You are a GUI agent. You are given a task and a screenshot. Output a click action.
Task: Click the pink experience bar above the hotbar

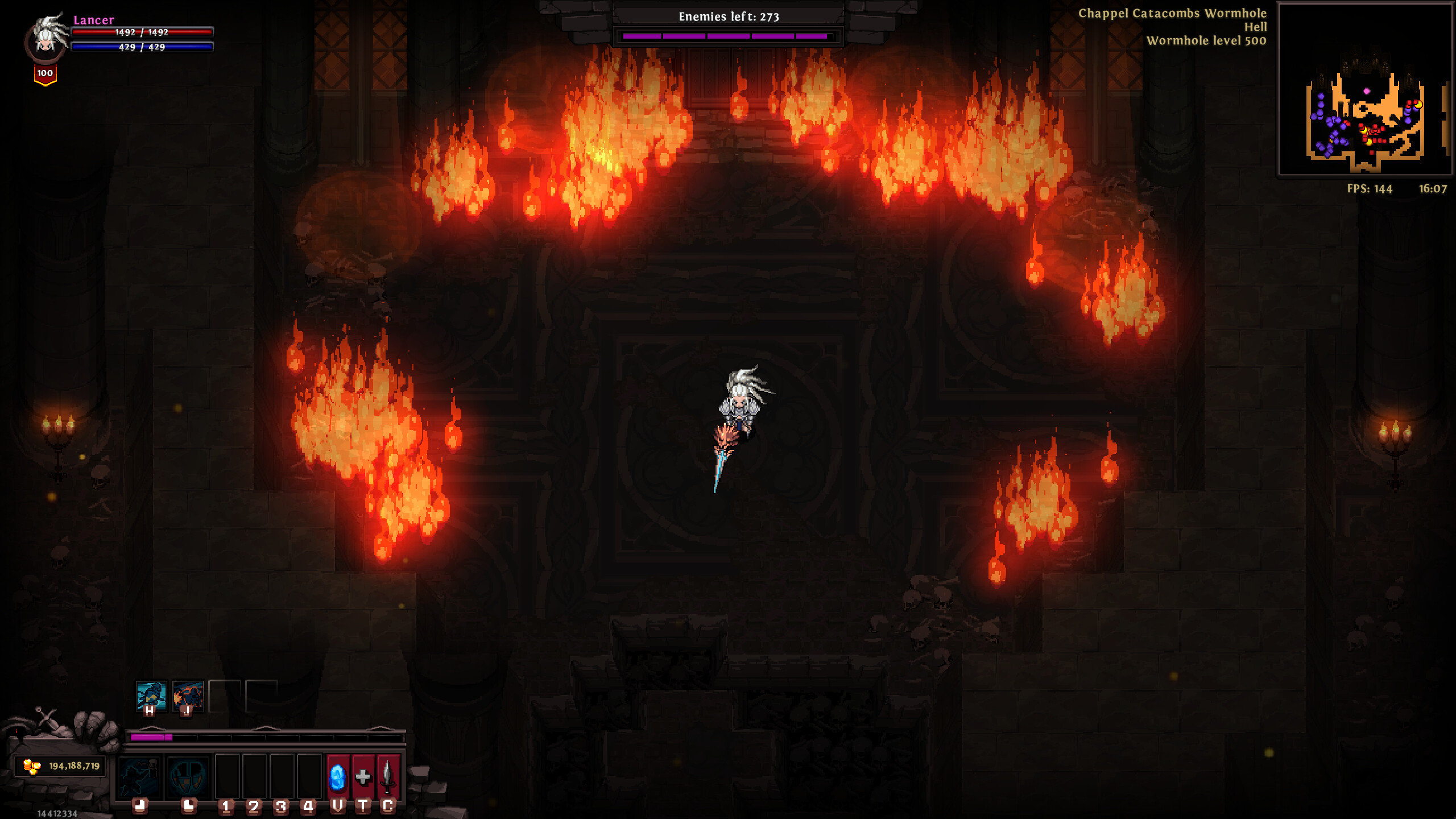pos(151,737)
